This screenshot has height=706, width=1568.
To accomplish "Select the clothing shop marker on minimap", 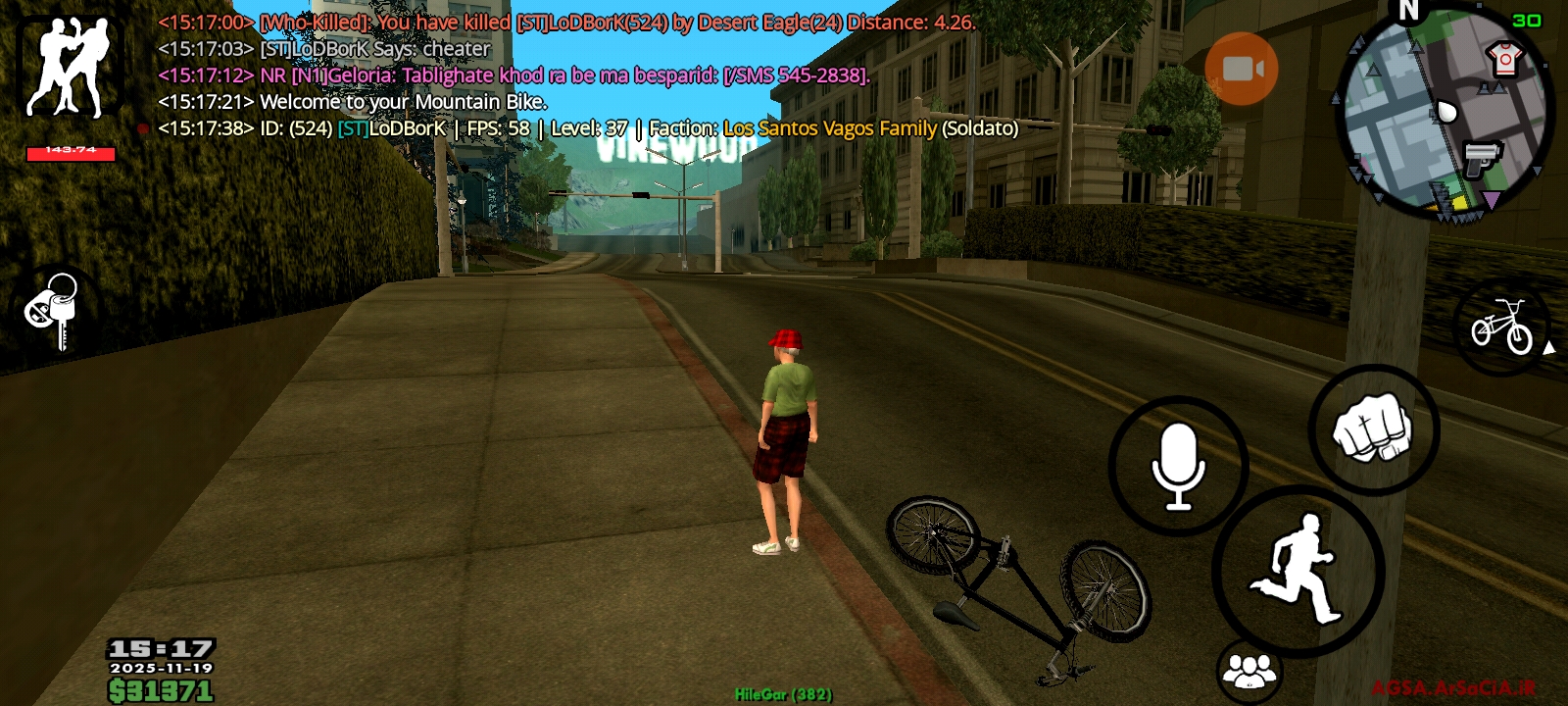I will pos(1504,59).
